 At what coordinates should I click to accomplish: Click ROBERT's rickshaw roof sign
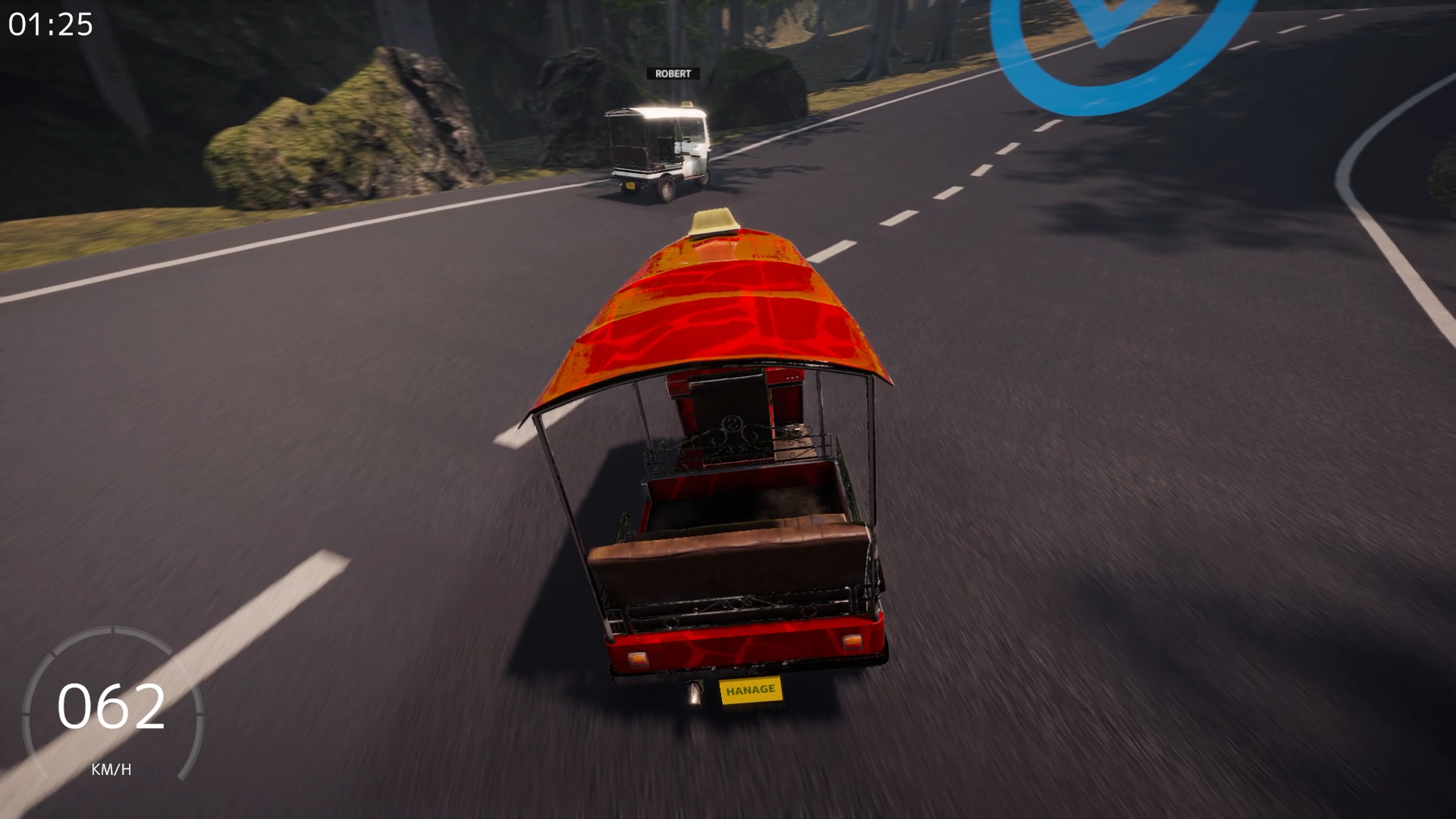tap(688, 104)
